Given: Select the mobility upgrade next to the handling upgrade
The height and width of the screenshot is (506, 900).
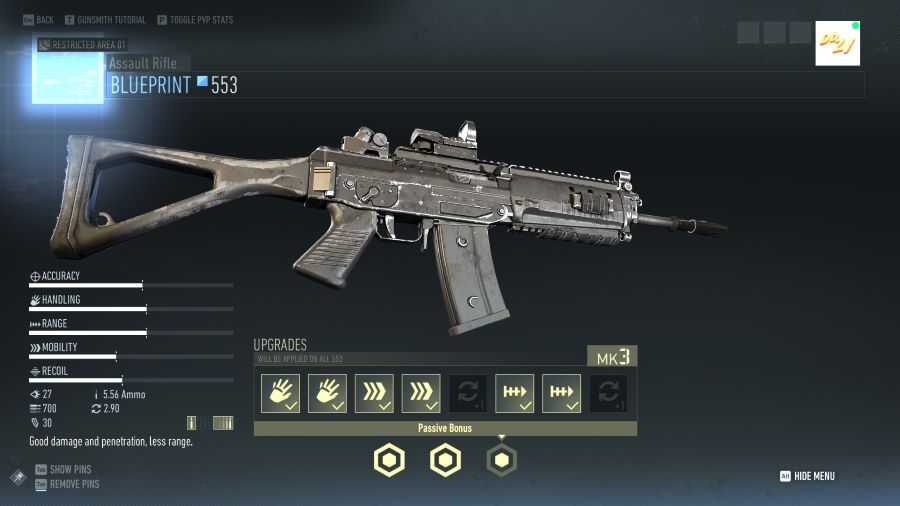Looking at the screenshot, I should point(374,394).
